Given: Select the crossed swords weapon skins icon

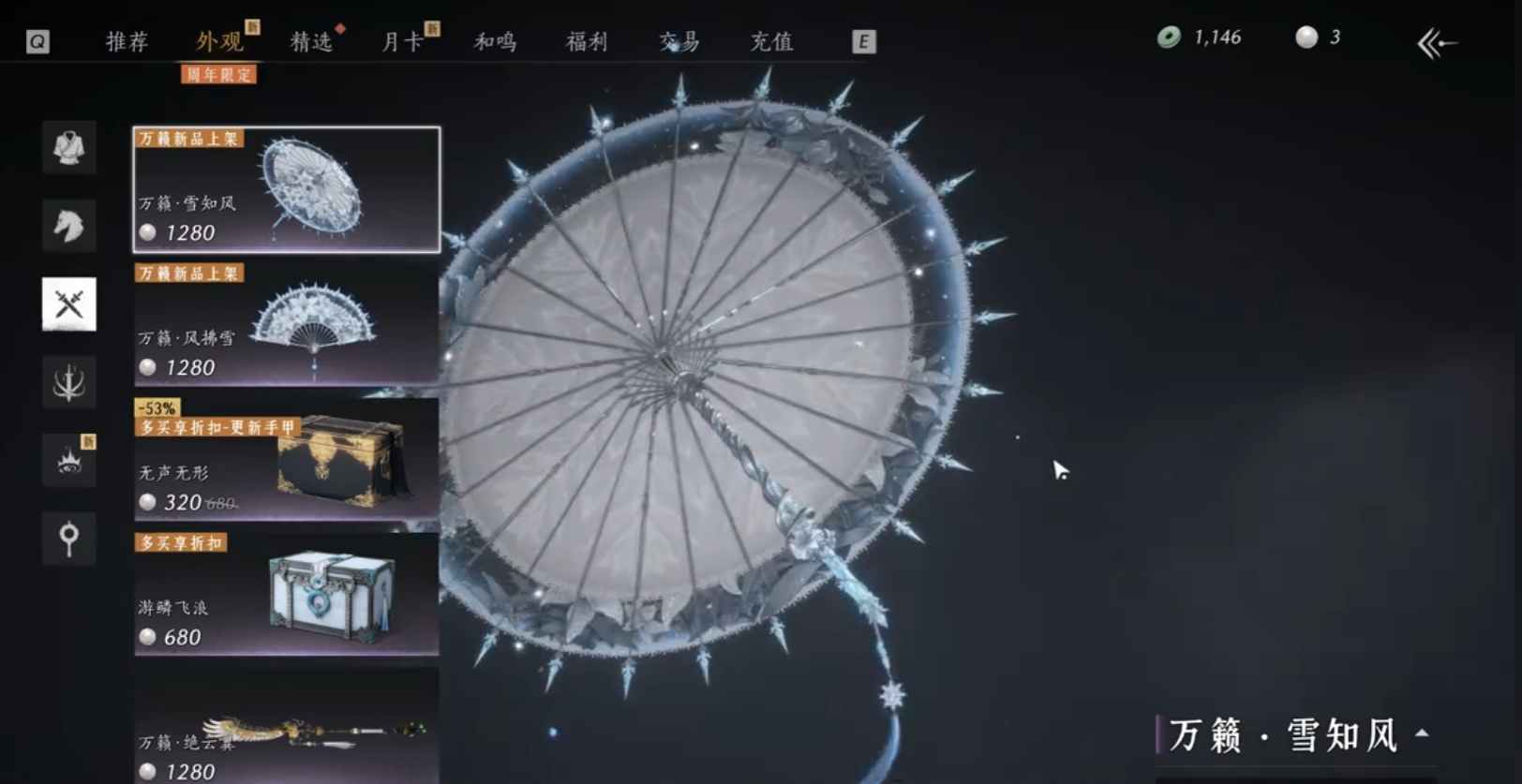Looking at the screenshot, I should click(x=69, y=303).
